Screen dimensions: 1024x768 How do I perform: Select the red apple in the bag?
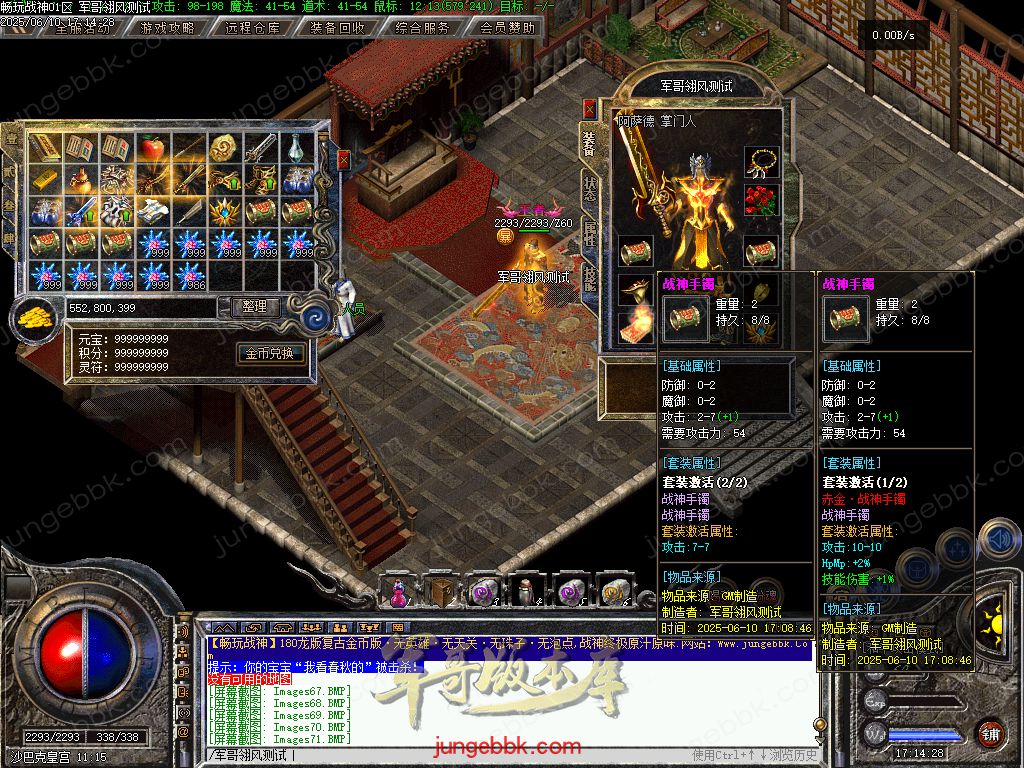click(152, 149)
